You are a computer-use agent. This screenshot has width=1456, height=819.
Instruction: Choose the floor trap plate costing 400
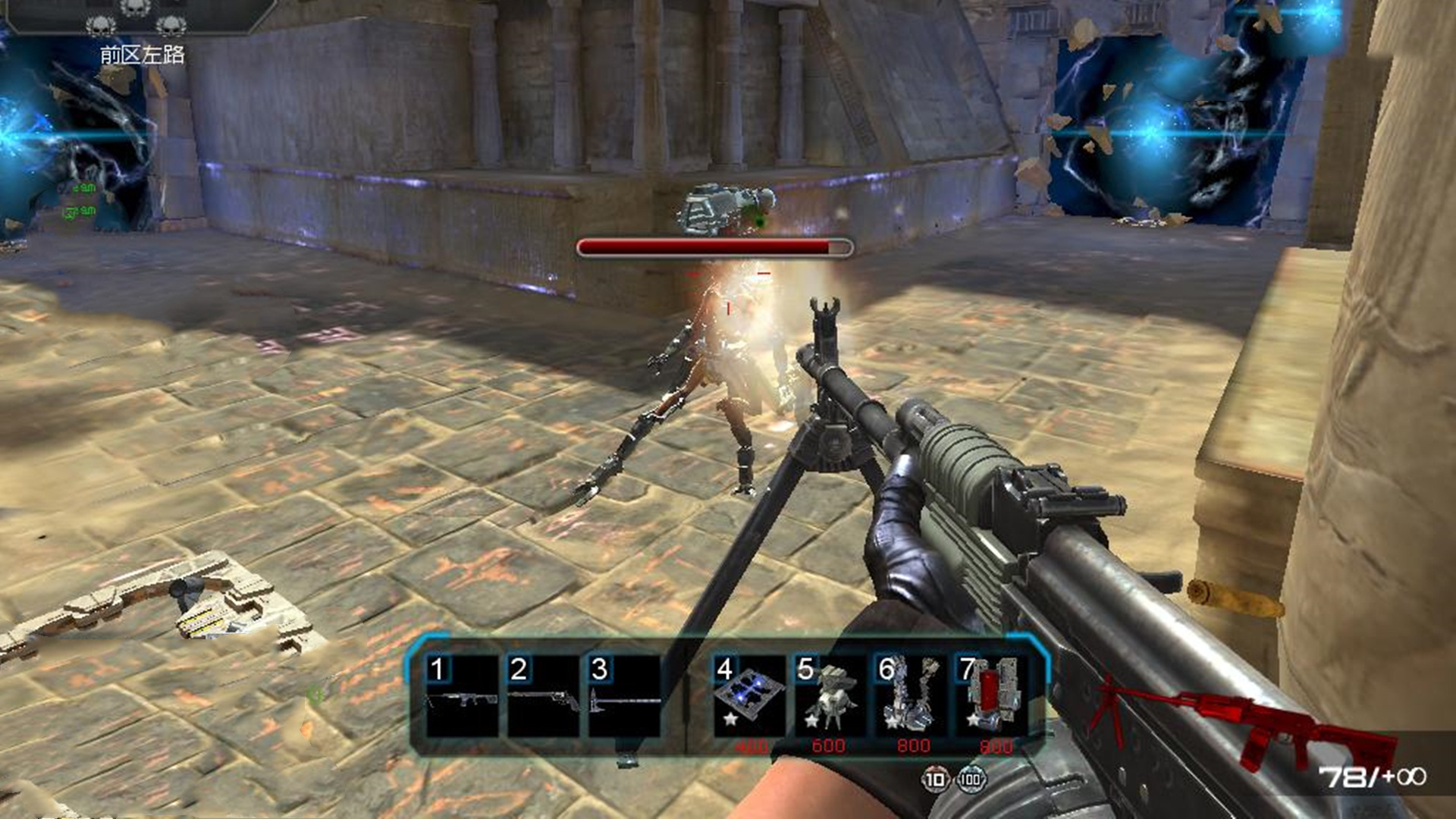[x=749, y=696]
